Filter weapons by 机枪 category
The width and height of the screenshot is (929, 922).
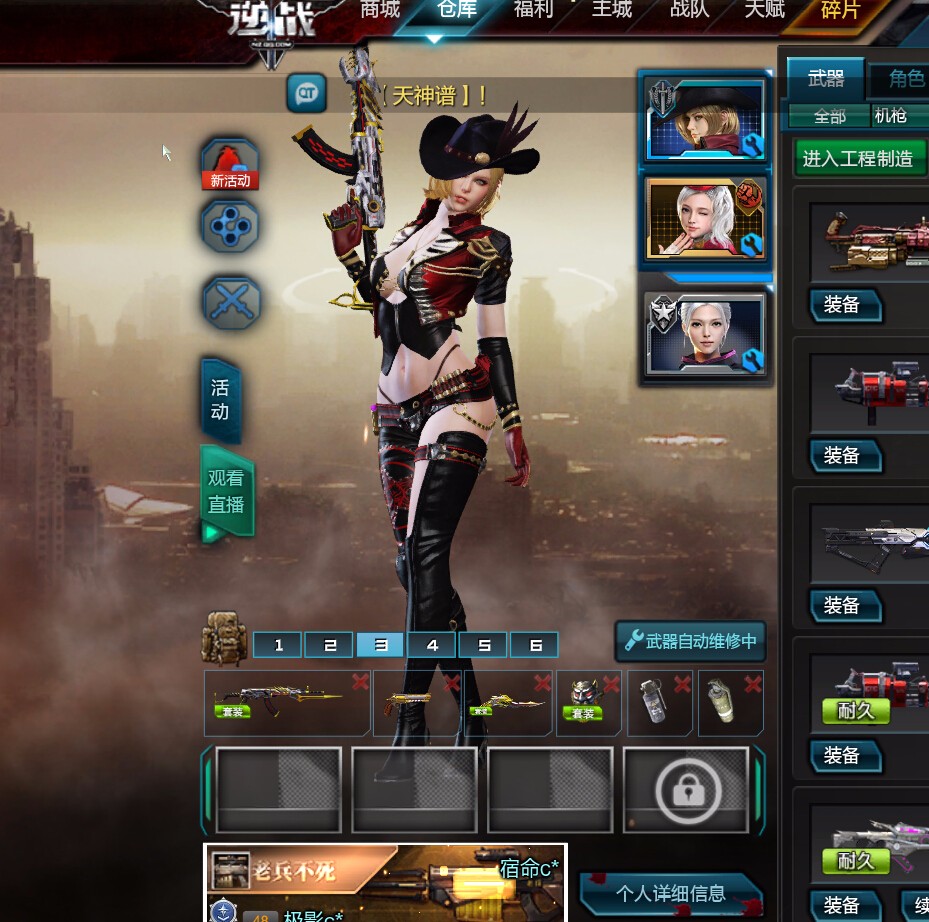(890, 116)
